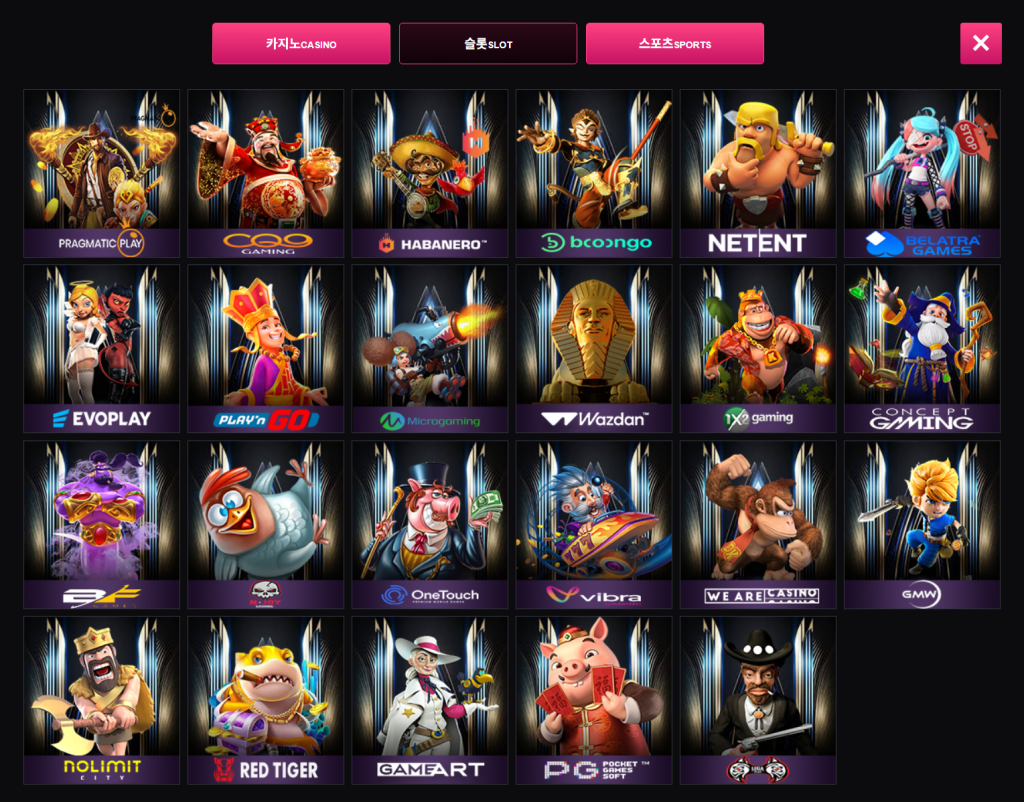The image size is (1024, 802).
Task: Open the Sports tab
Action: coord(675,44)
